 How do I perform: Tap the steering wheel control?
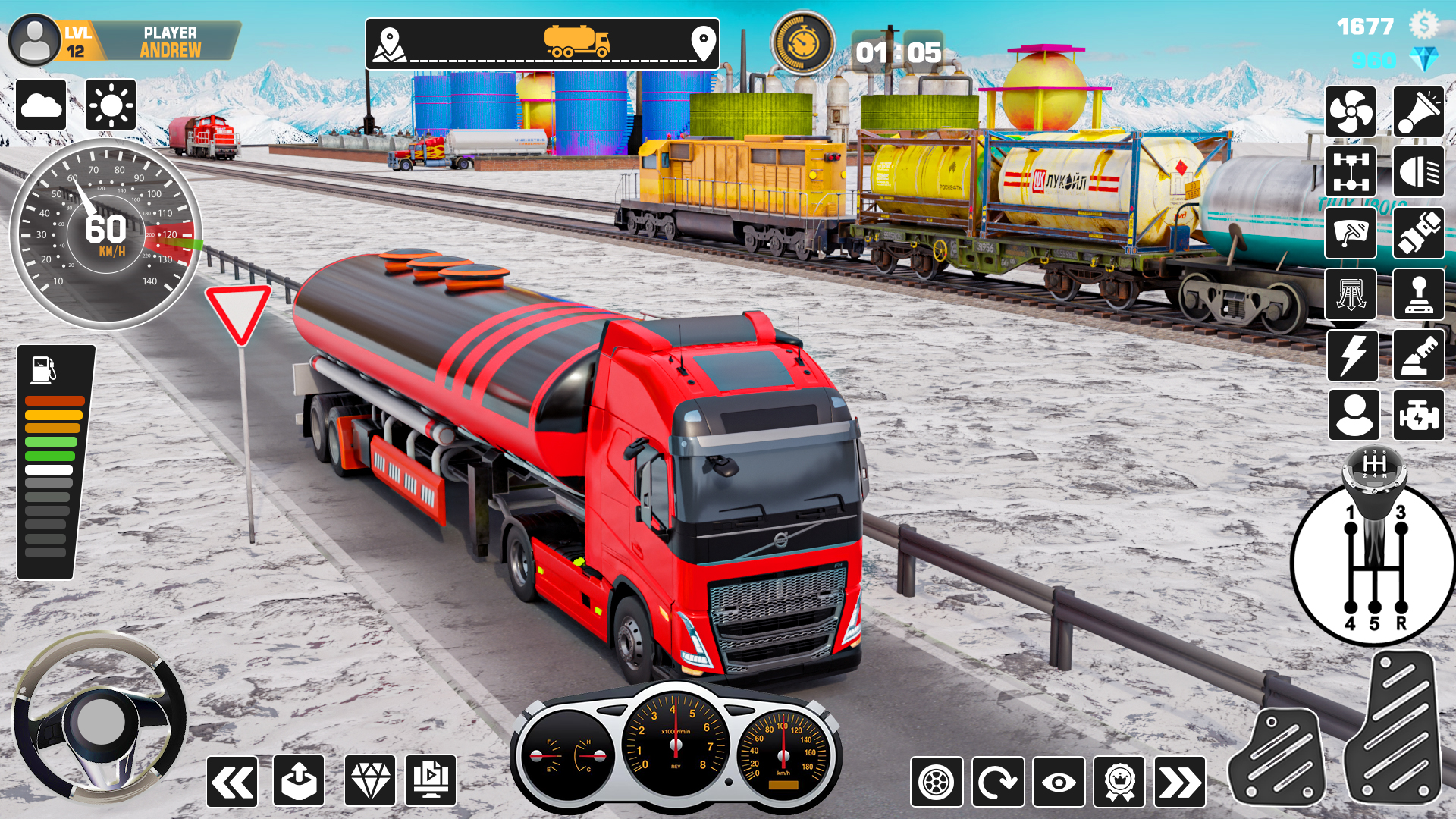pyautogui.click(x=100, y=719)
